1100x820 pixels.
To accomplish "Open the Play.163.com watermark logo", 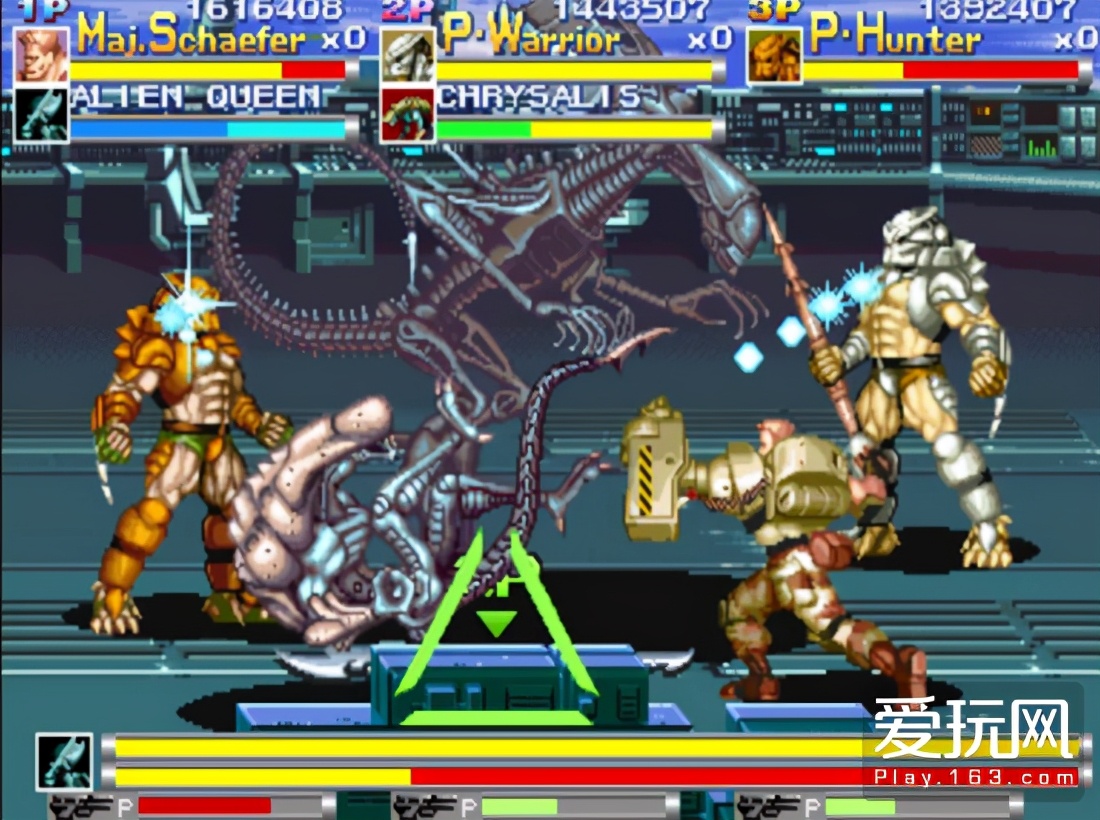I will pos(975,742).
